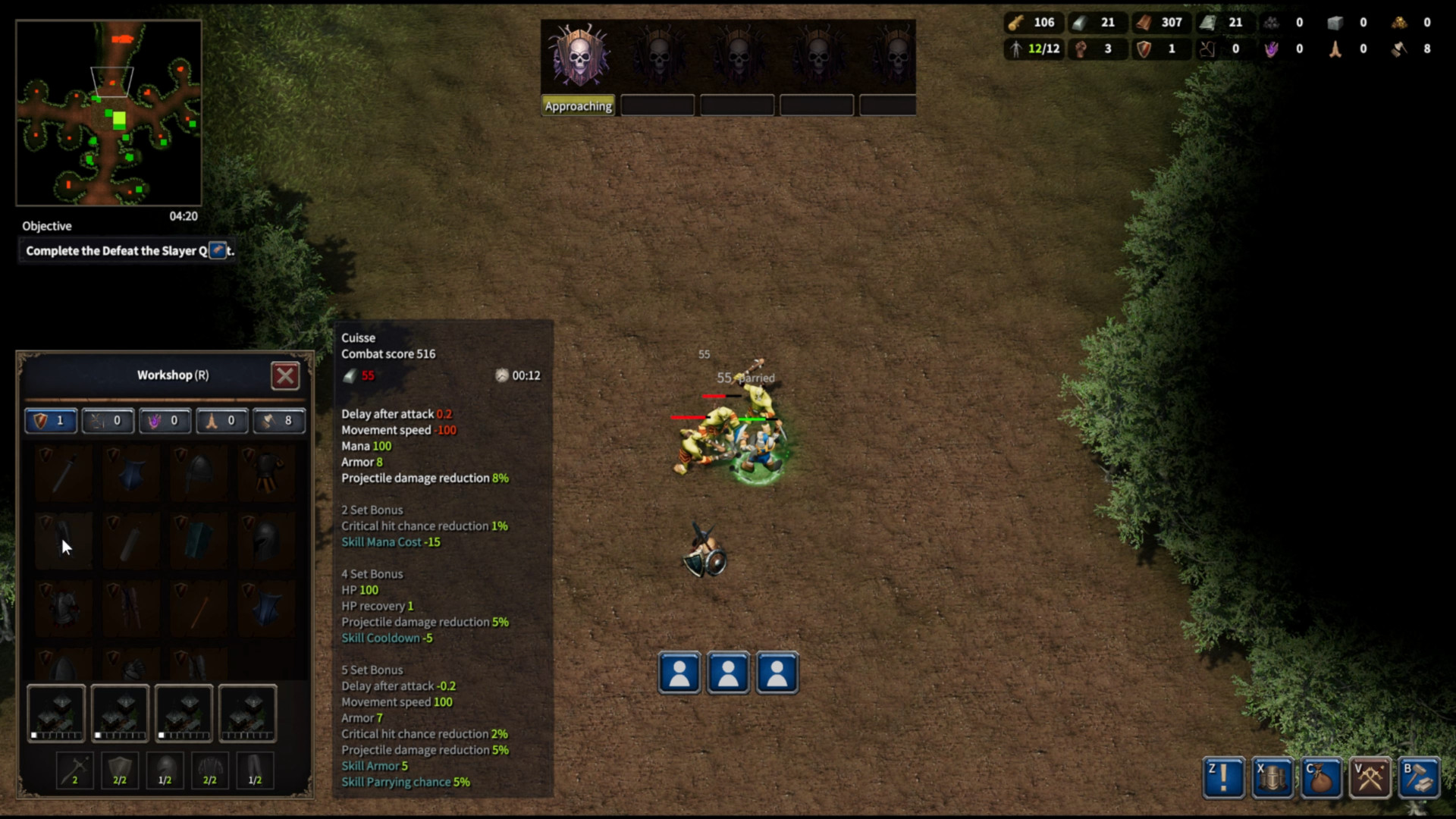Open the loot sack with the C button
1456x819 pixels.
tap(1322, 777)
